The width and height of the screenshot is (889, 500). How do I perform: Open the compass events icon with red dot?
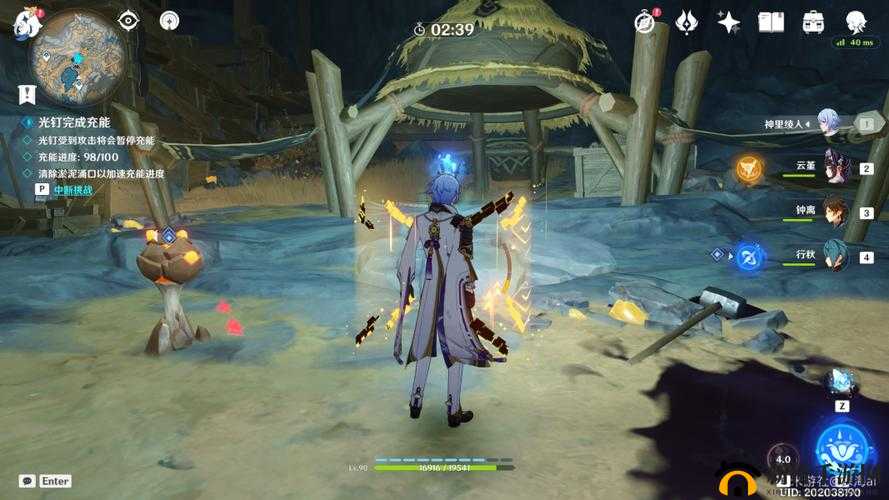[x=645, y=22]
